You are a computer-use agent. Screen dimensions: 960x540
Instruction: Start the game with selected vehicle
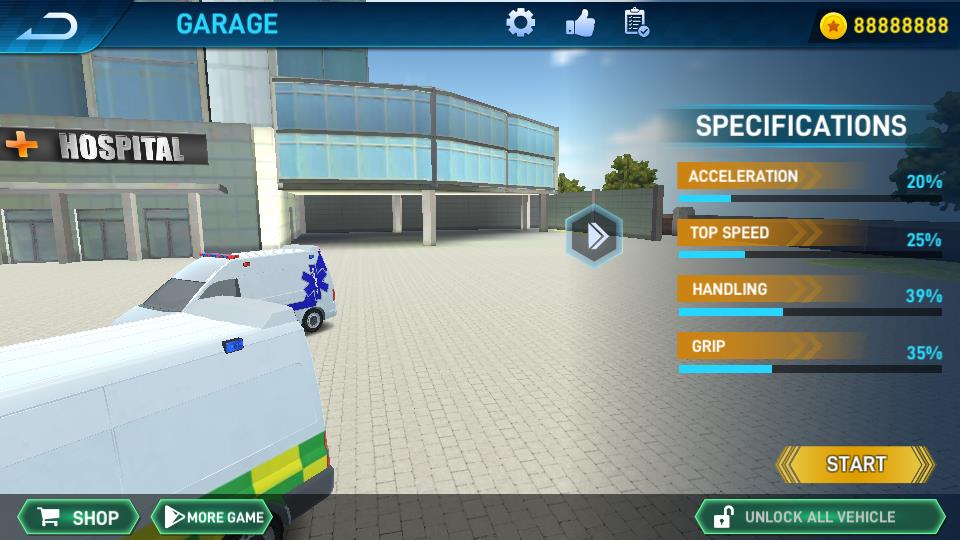click(x=855, y=464)
